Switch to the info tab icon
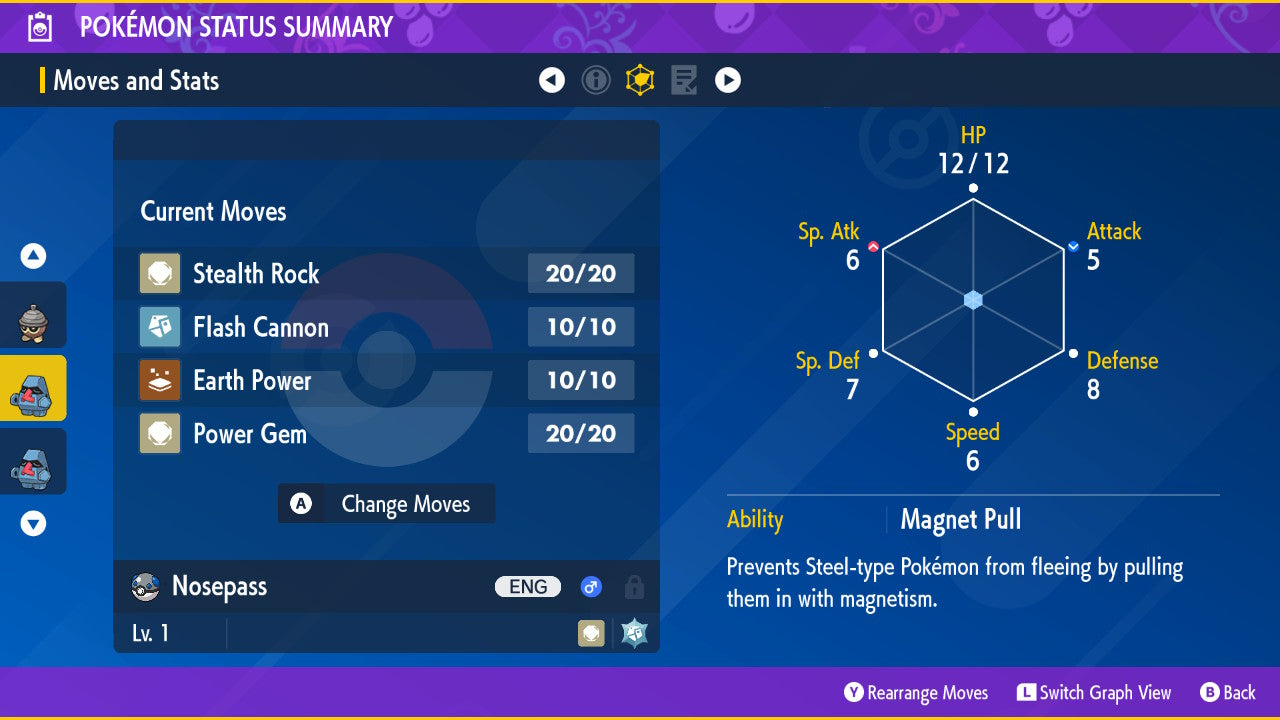This screenshot has height=720, width=1280. 596,80
